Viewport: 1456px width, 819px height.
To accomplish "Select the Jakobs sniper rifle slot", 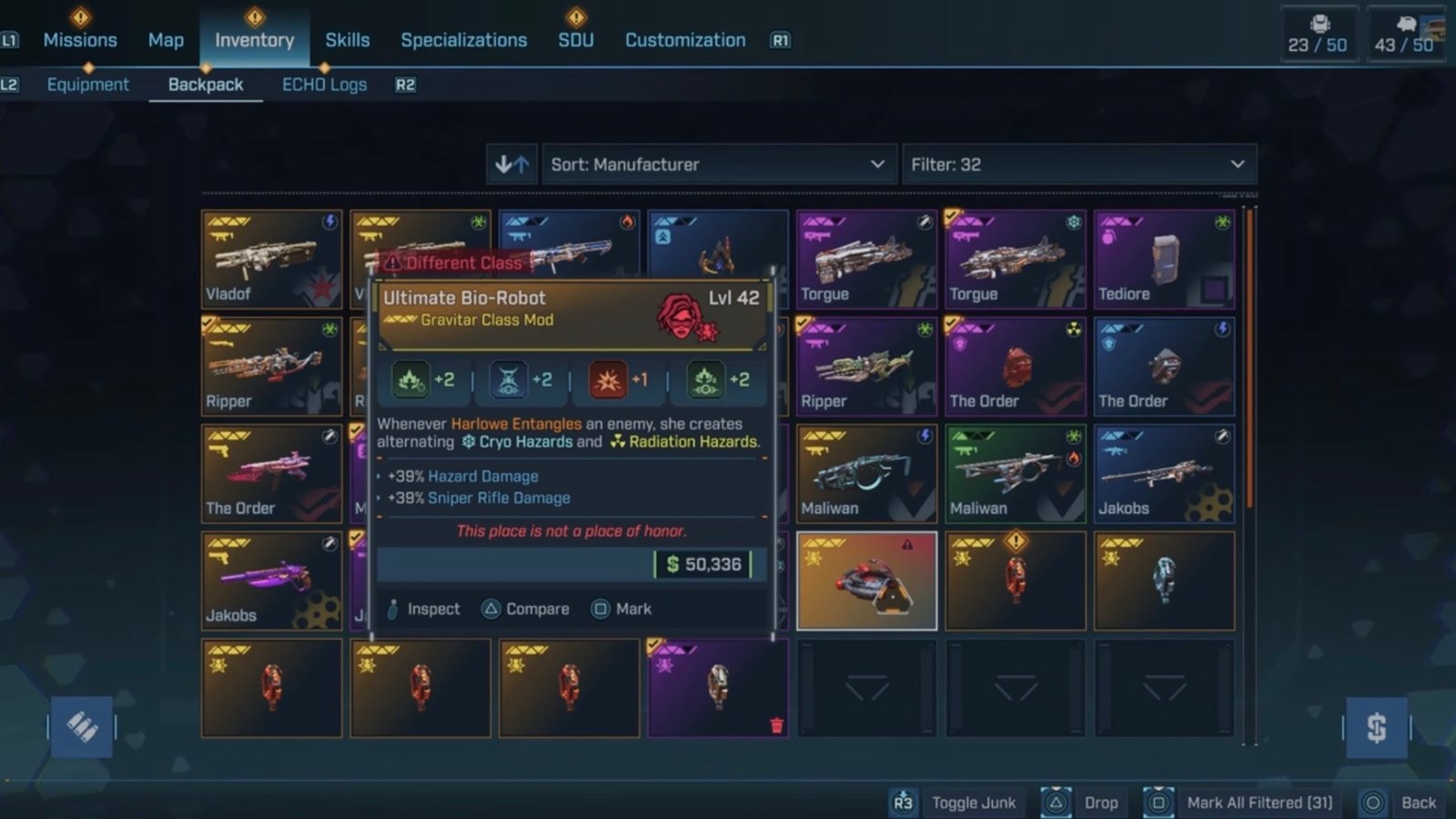I will (x=1164, y=474).
